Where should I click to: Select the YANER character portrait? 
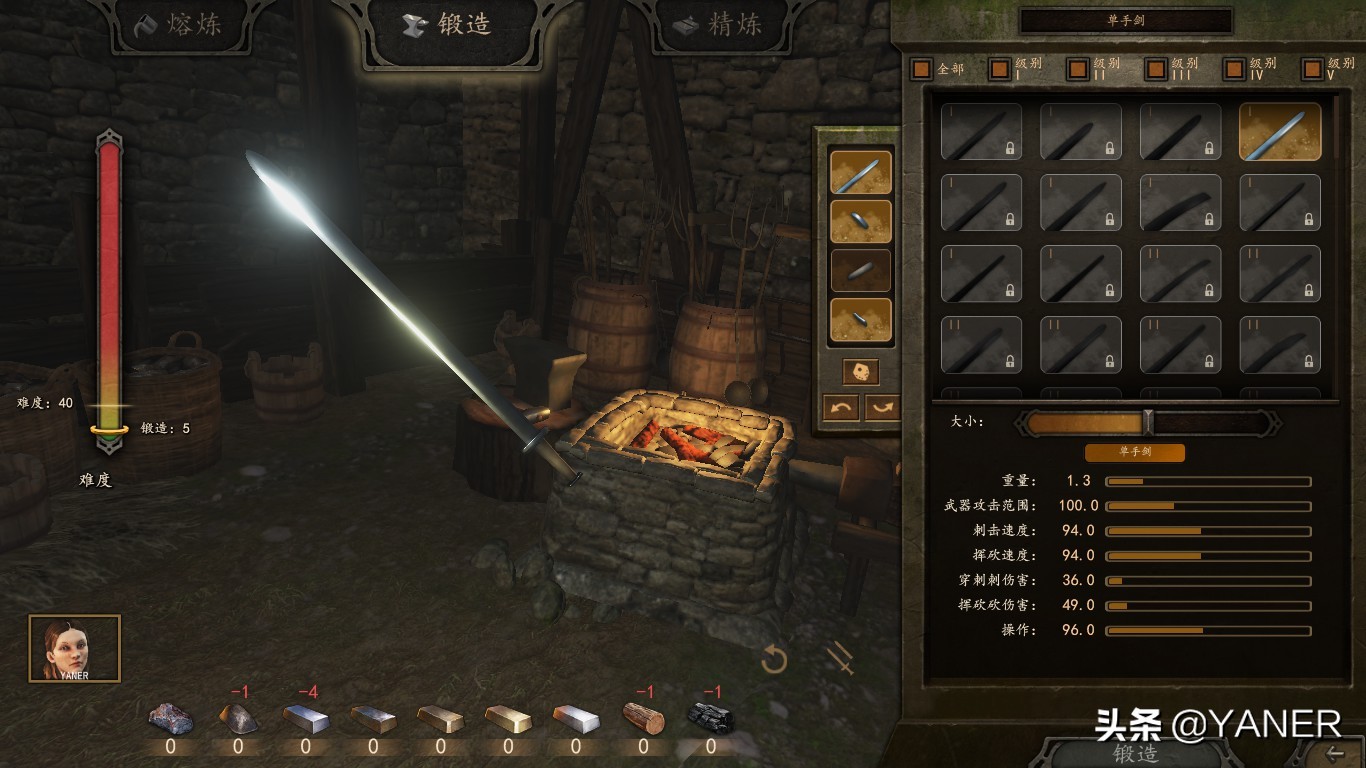74,648
